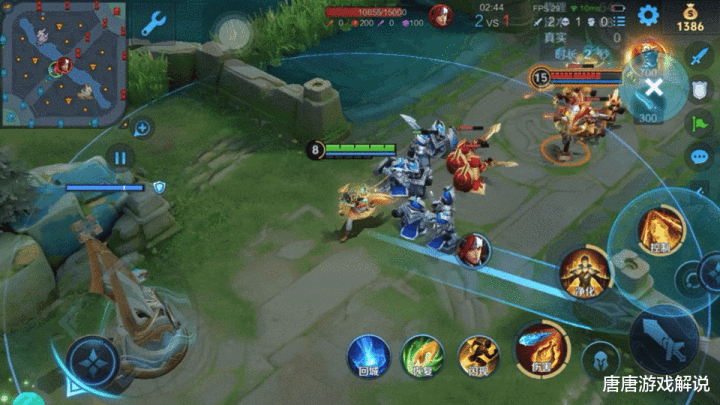Viewport: 720px width, 405px height.
Task: Use the 恢复 heal ability
Action: 422,357
